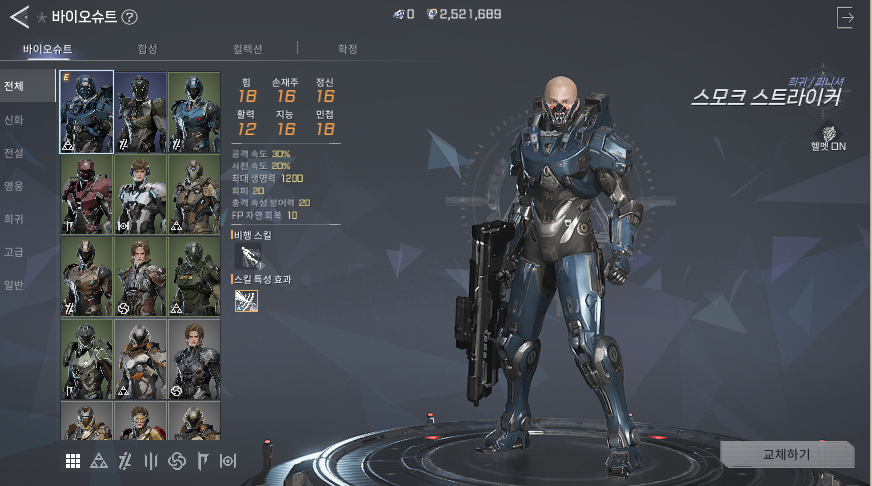Show the 신화 rarity category

tap(14, 120)
